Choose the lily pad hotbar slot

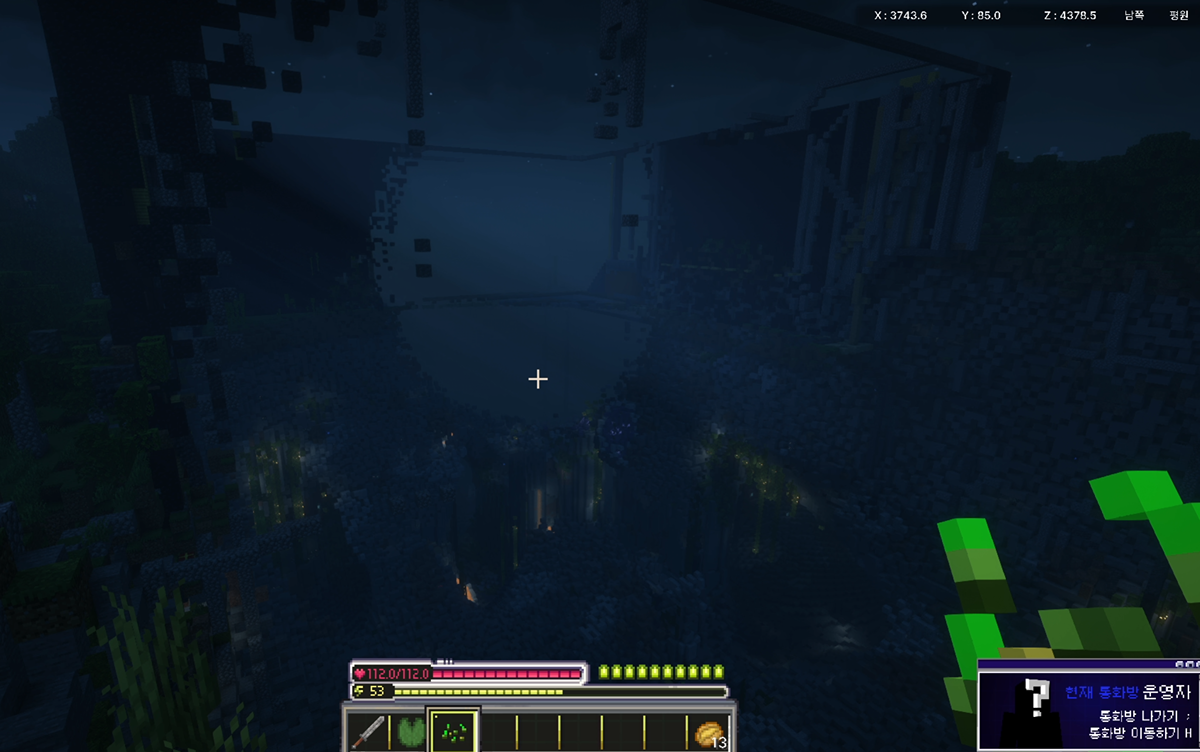(410, 732)
